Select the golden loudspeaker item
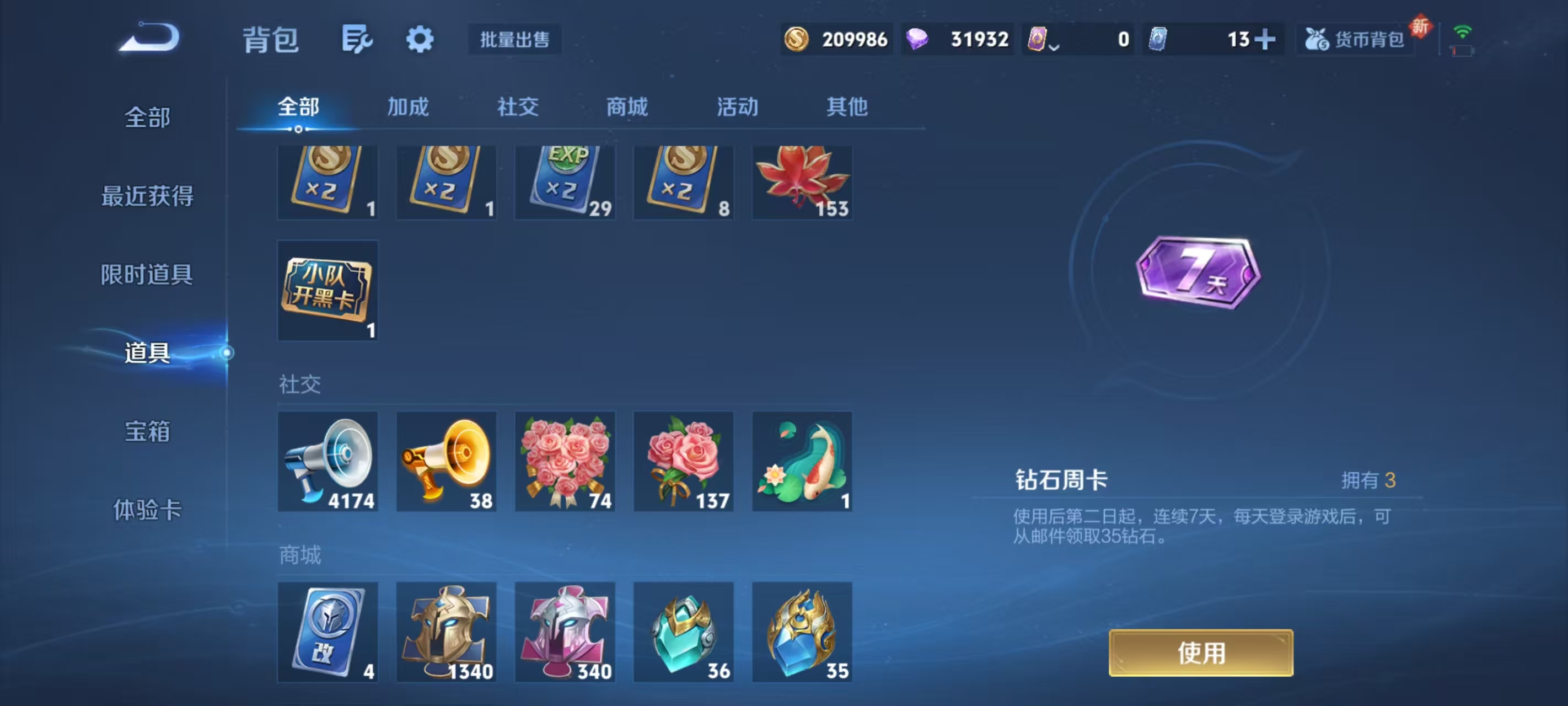 click(446, 461)
